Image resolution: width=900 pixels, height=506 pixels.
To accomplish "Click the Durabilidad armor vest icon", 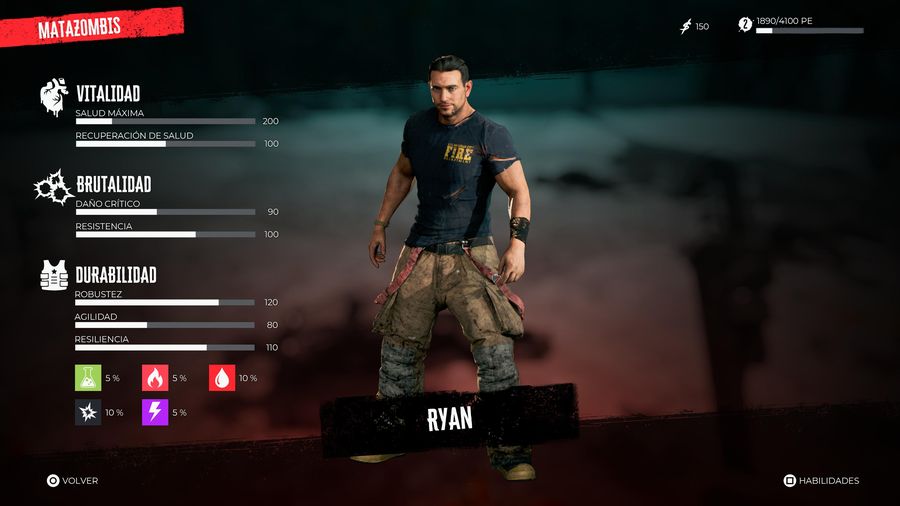I will pos(54,274).
